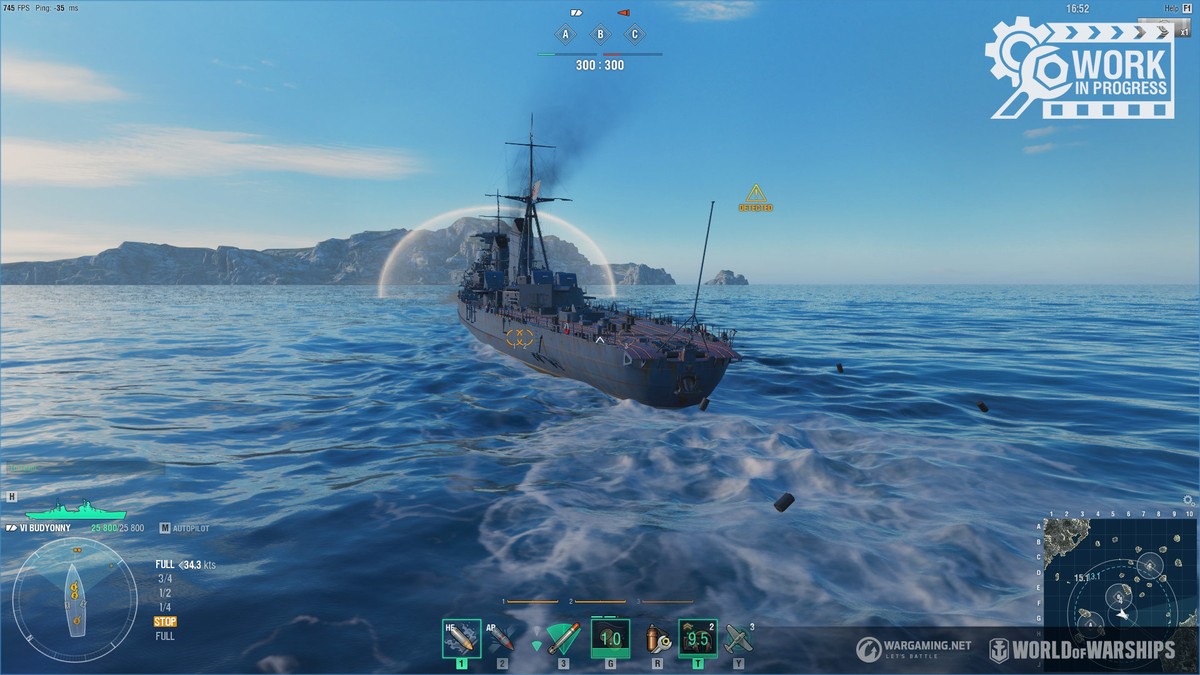Open the minimap settings gear
Image resolution: width=1200 pixels, height=675 pixels.
click(x=1188, y=500)
